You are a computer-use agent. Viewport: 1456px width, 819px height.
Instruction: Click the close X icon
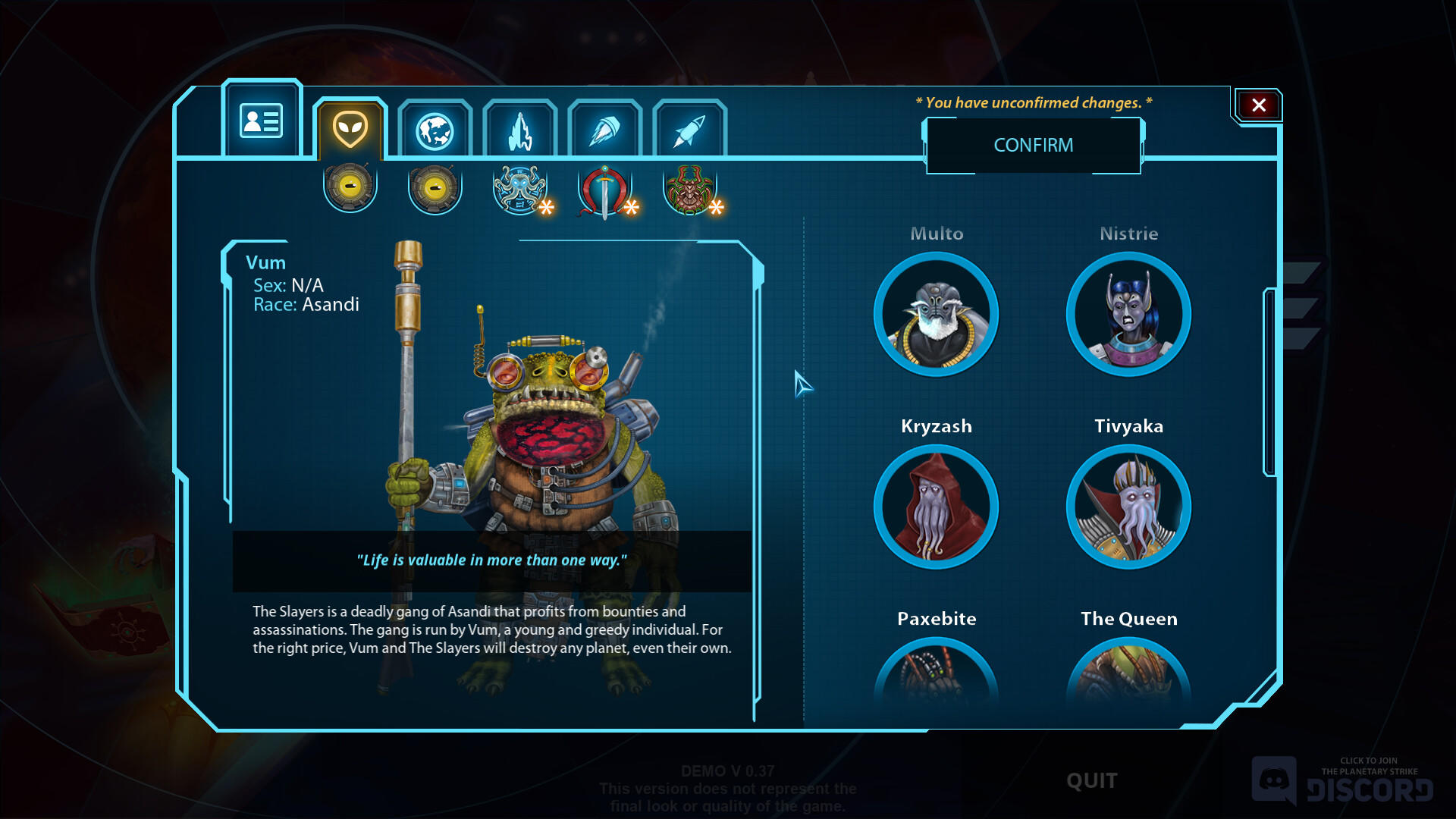(1258, 105)
